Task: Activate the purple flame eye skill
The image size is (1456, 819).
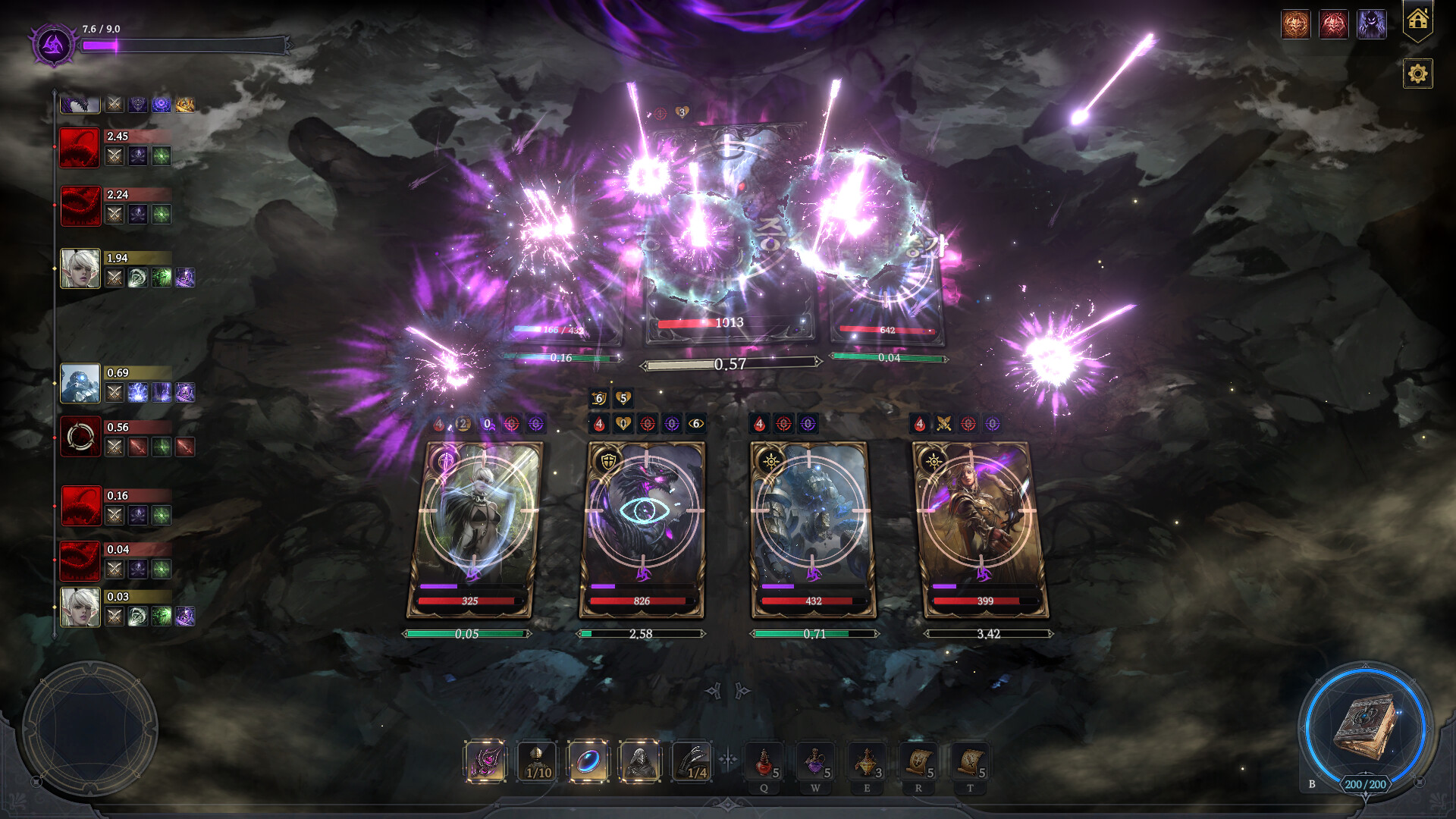Action: coord(485,761)
